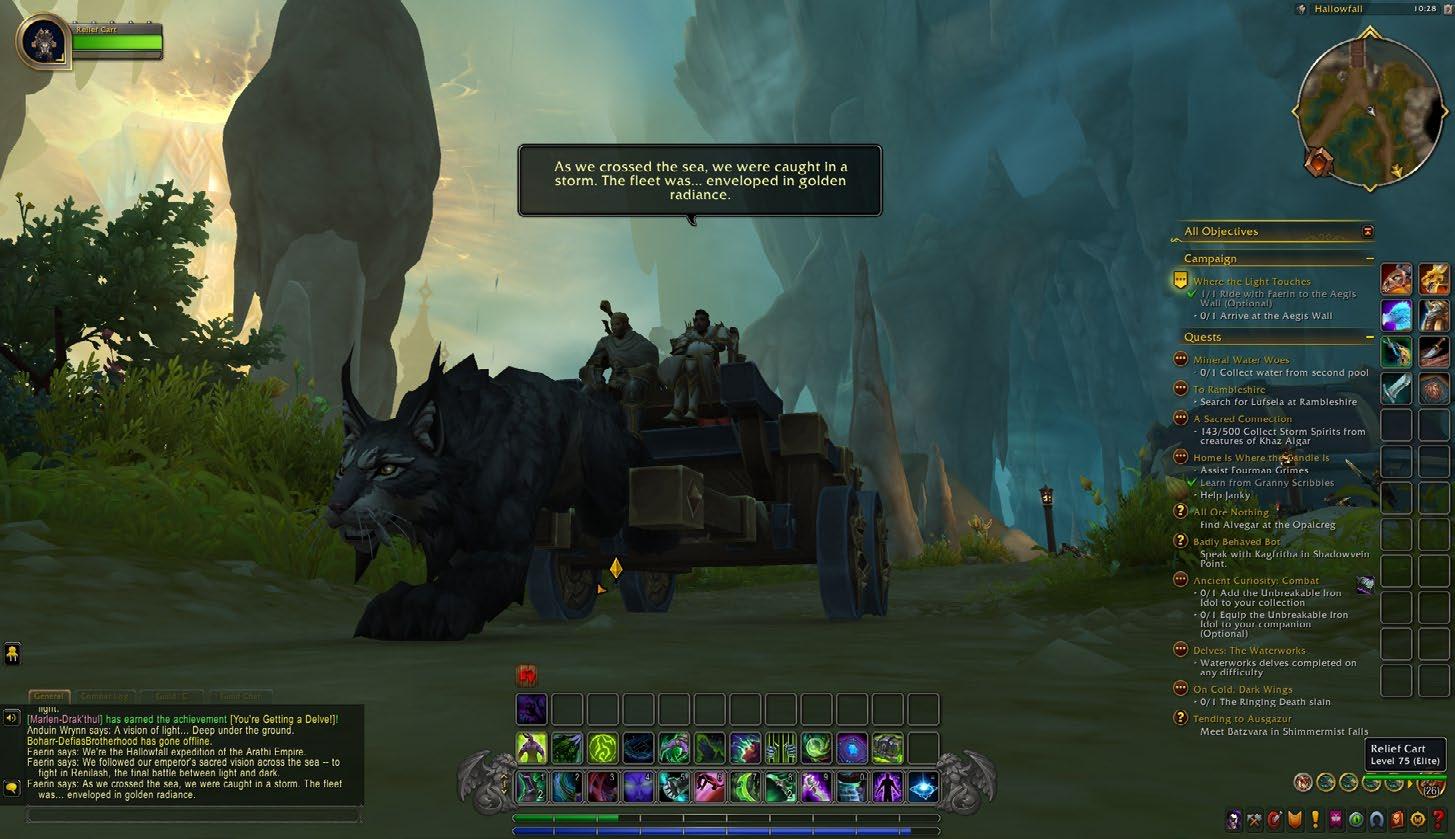Open the character info micro menu button

click(1235, 820)
